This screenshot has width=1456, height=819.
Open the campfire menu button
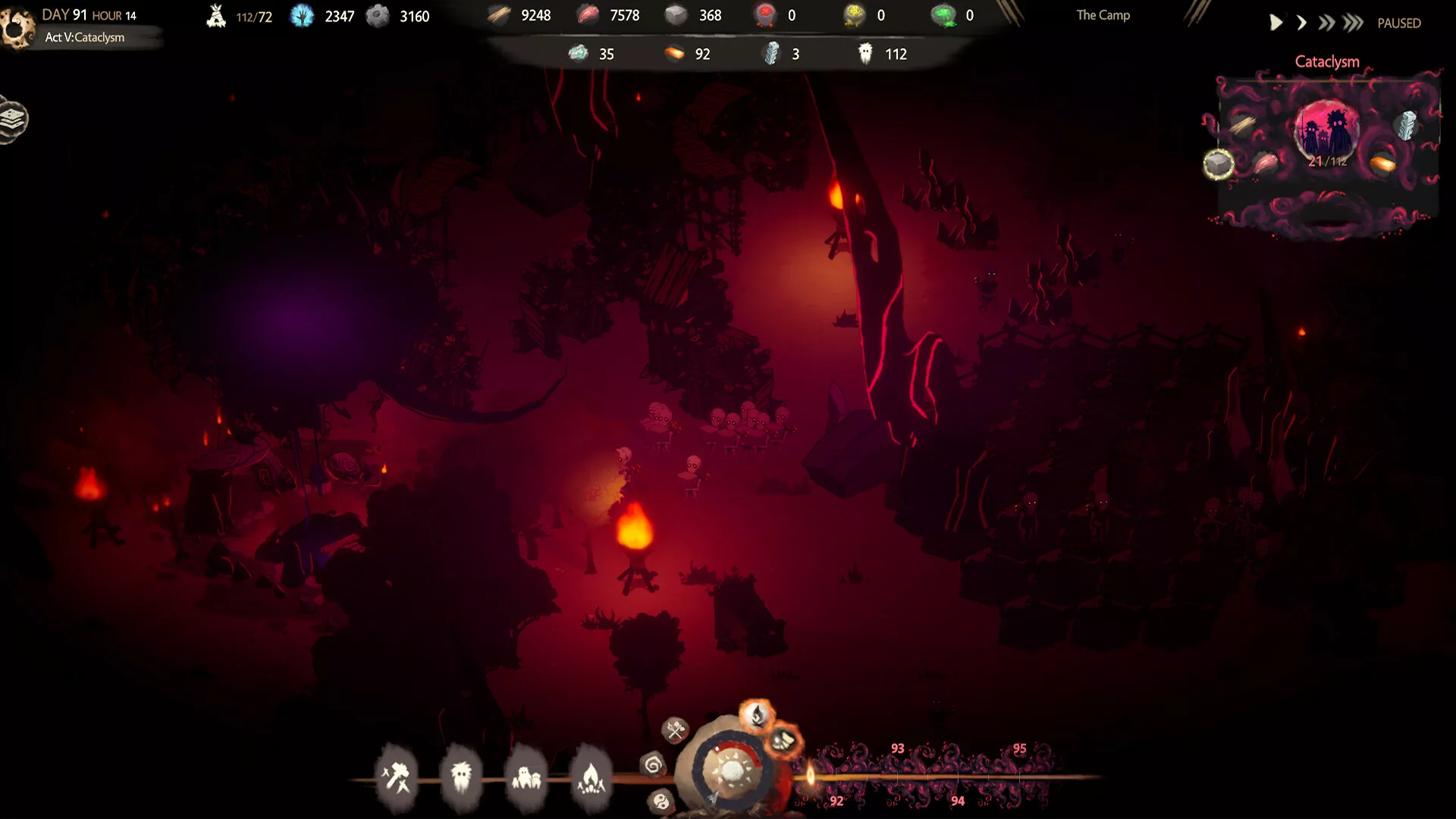click(591, 777)
